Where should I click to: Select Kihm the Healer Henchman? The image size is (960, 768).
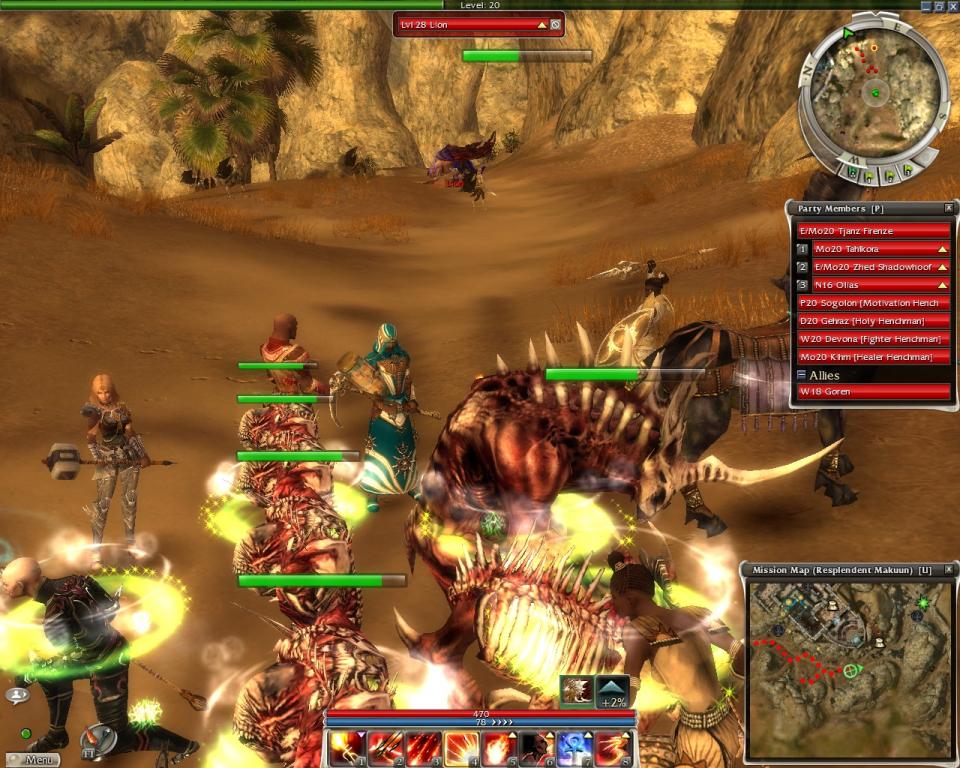tap(872, 357)
